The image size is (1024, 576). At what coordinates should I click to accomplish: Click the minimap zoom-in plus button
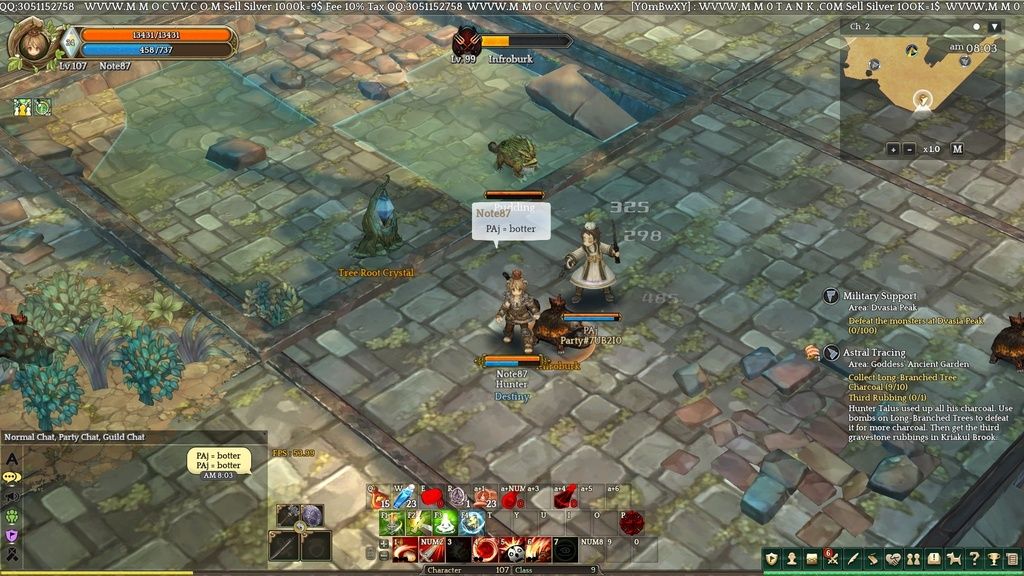[892, 149]
